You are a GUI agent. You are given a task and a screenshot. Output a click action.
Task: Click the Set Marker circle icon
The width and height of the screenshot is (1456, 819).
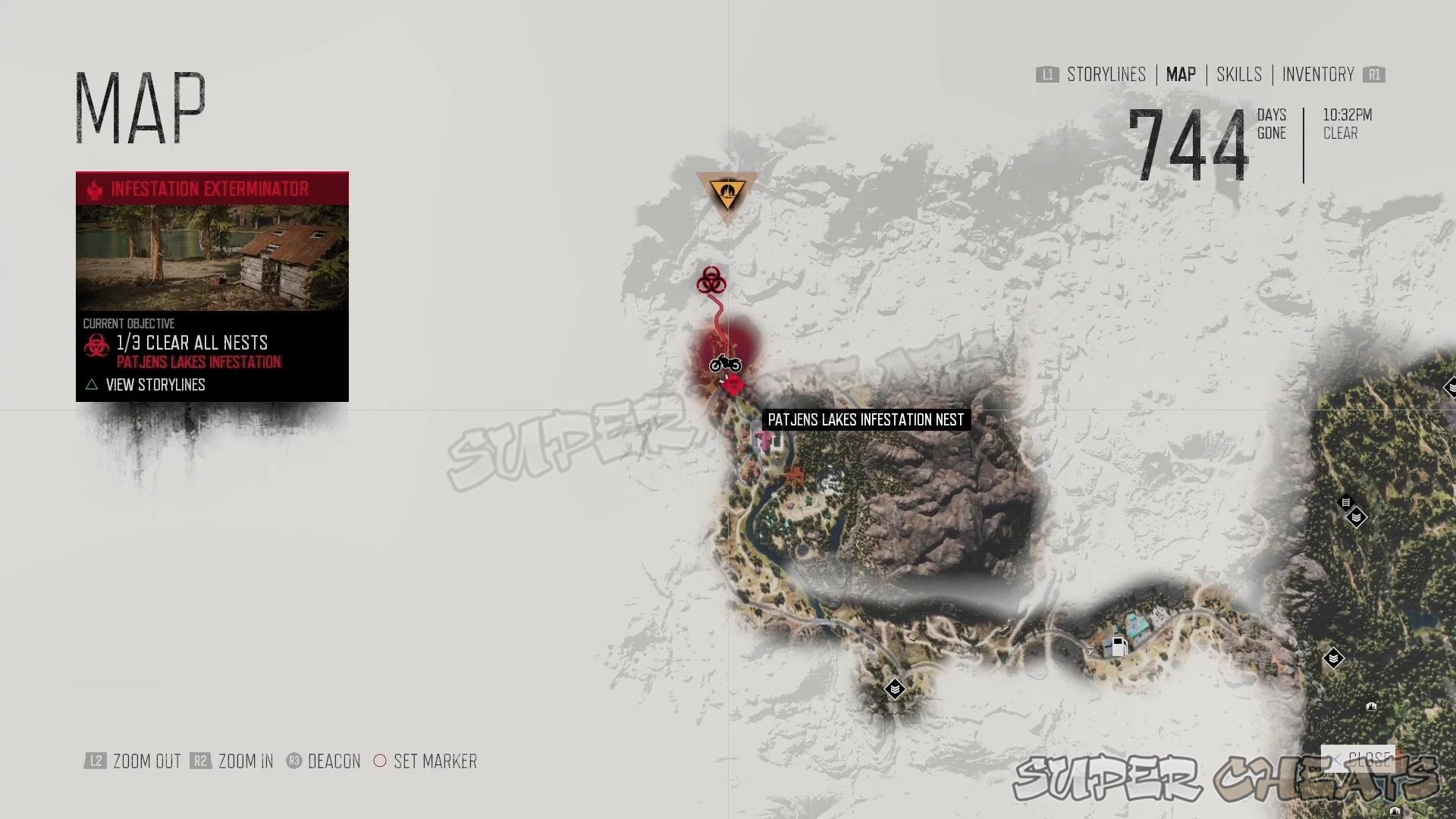(380, 761)
